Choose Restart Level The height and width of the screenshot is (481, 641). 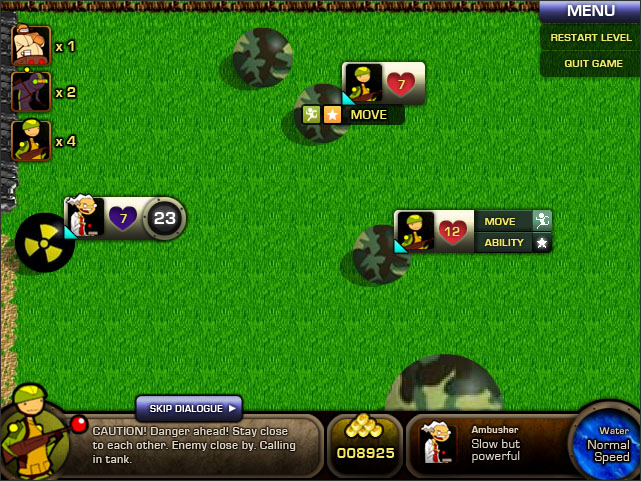[591, 38]
